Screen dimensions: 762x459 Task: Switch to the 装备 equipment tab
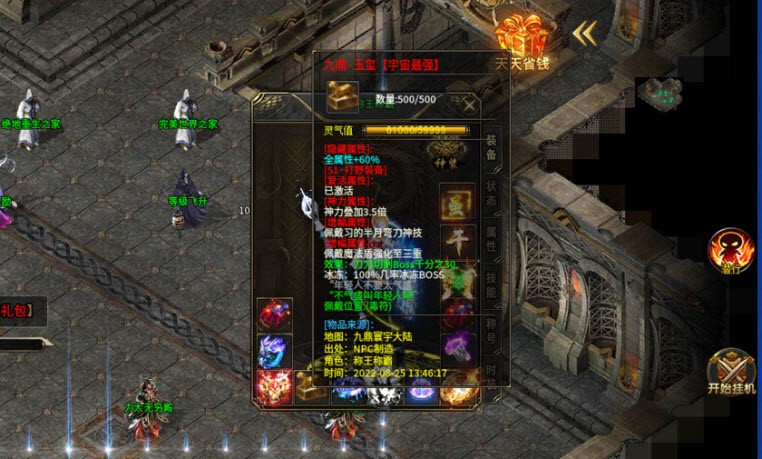(x=491, y=153)
